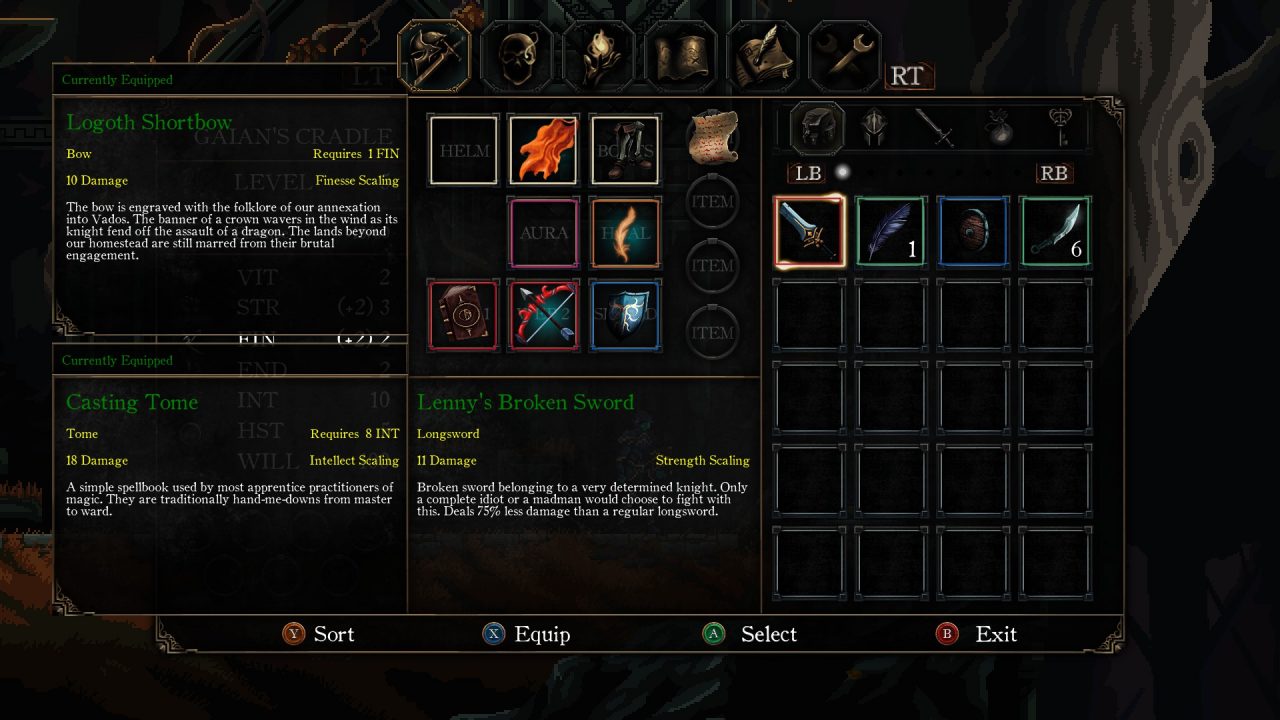Show the journal book and quill tab

point(762,57)
